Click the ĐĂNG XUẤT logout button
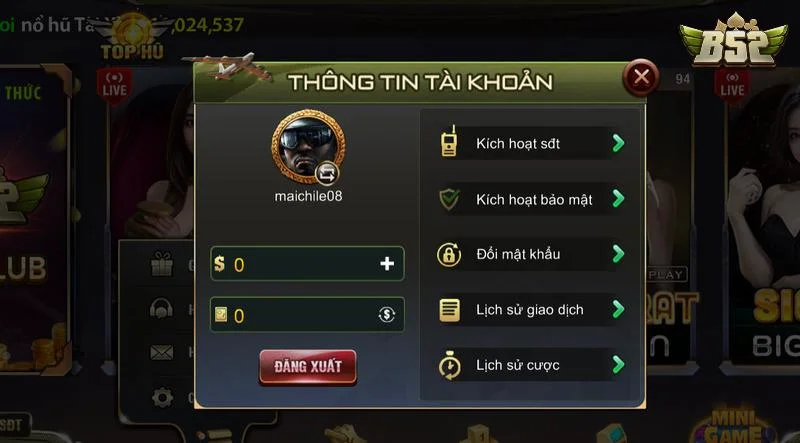800x443 pixels. click(x=307, y=366)
